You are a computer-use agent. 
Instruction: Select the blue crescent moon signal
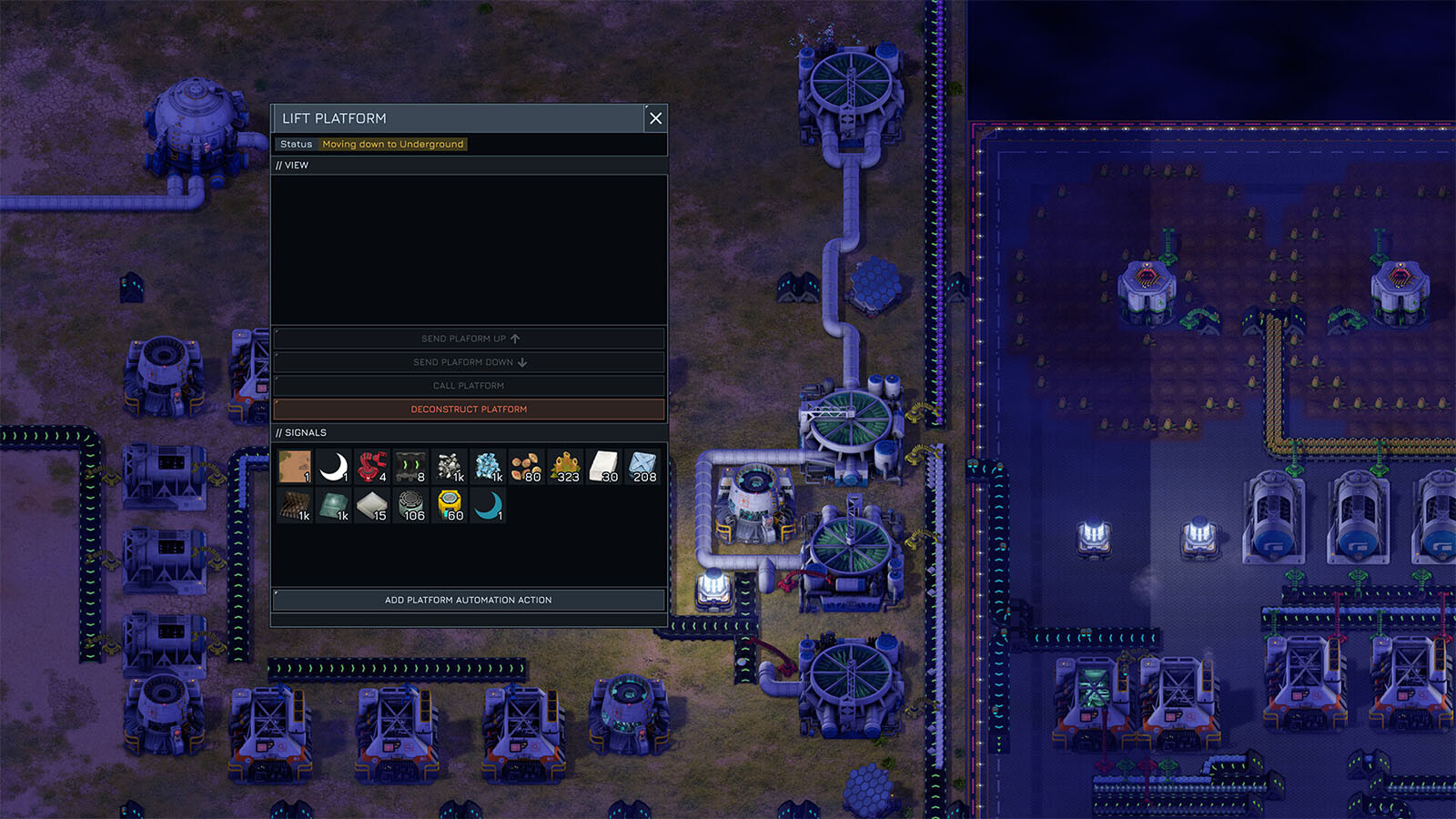point(488,506)
